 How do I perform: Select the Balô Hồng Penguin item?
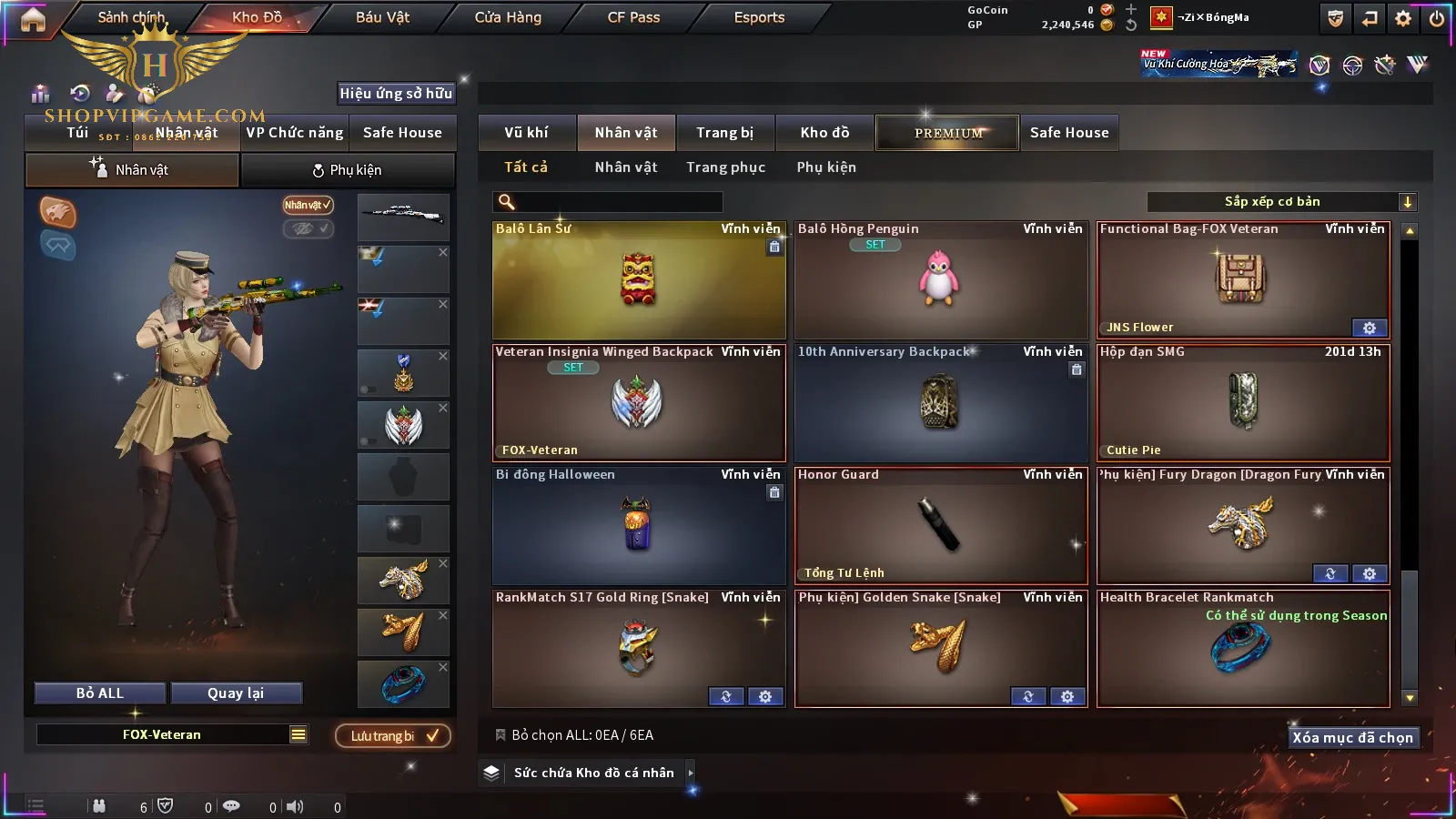point(940,280)
